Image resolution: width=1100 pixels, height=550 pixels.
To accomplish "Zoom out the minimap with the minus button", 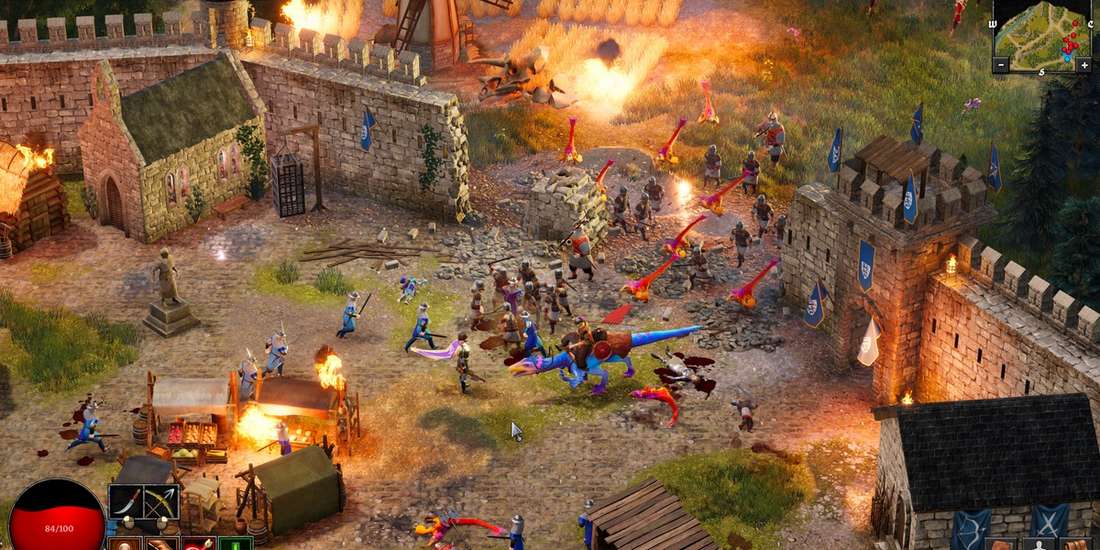I will 1001,65.
